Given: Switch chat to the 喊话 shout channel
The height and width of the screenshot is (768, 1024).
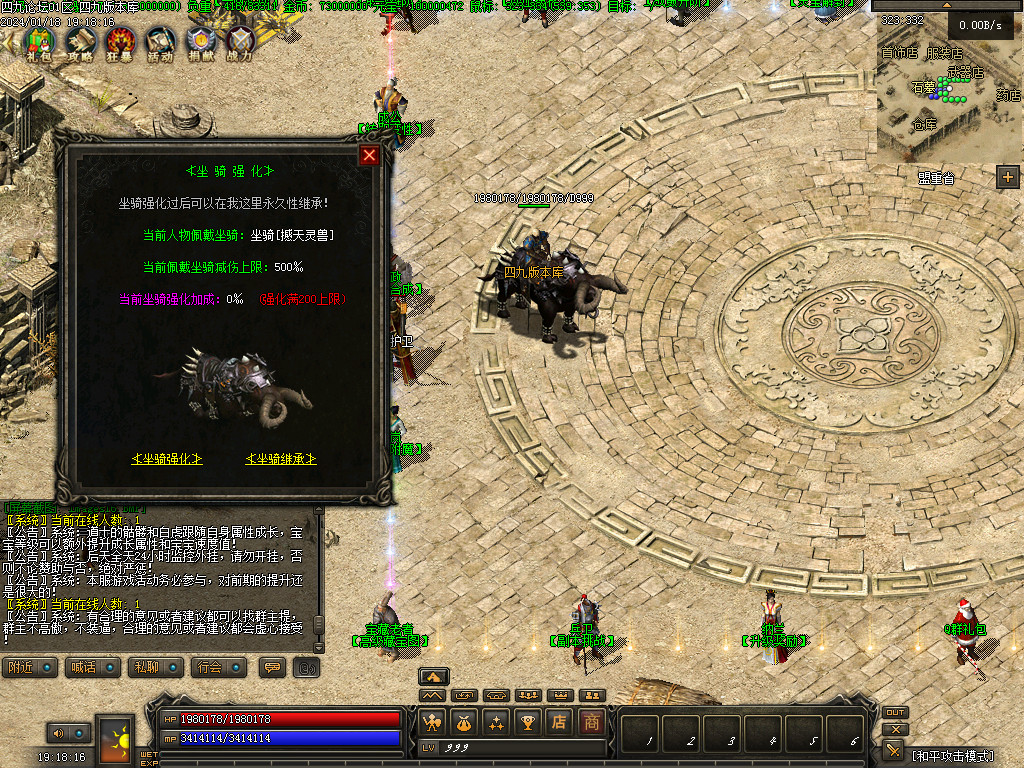Looking at the screenshot, I should 91,667.
